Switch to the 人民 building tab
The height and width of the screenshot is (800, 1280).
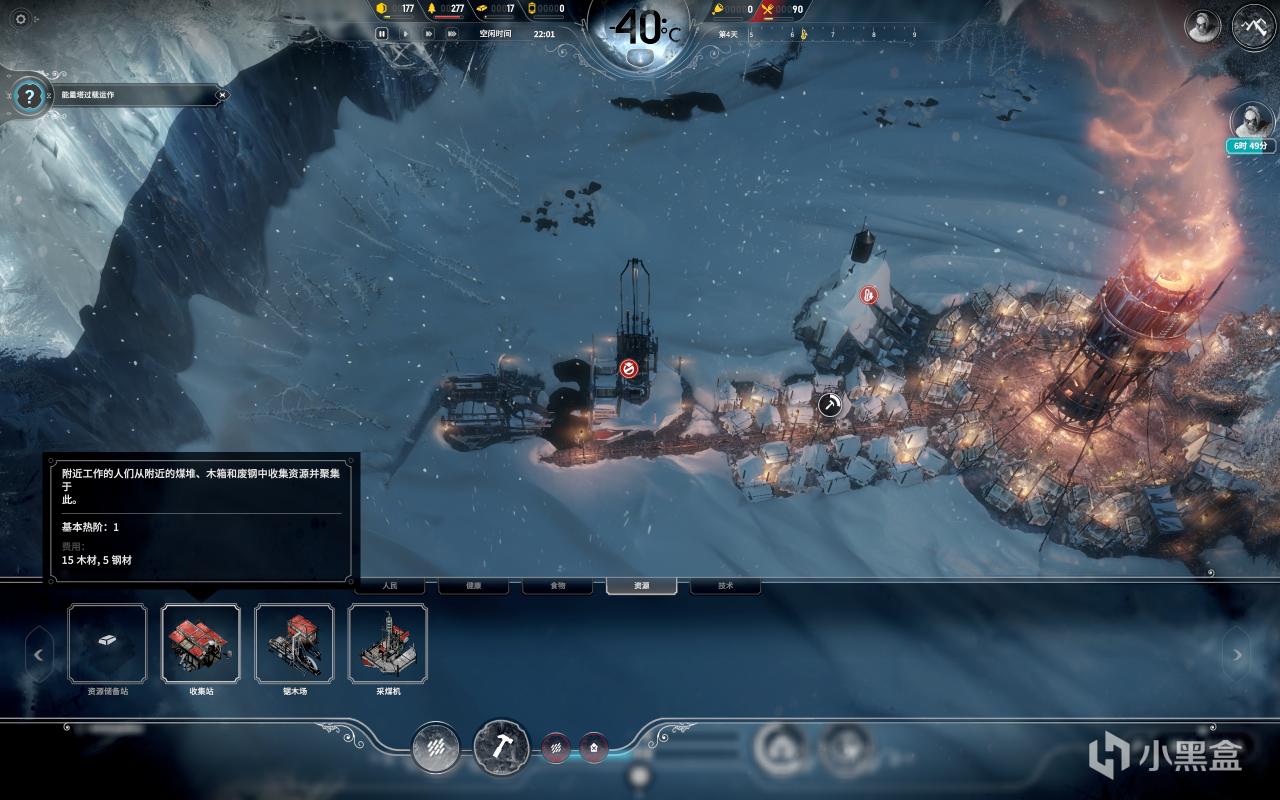click(x=390, y=586)
